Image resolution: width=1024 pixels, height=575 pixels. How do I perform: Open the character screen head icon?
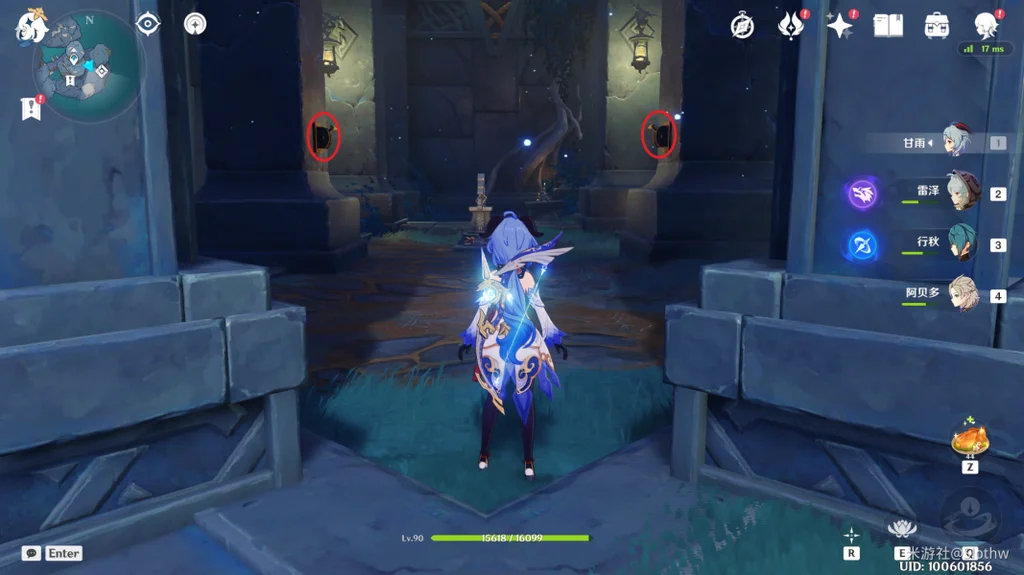(986, 26)
